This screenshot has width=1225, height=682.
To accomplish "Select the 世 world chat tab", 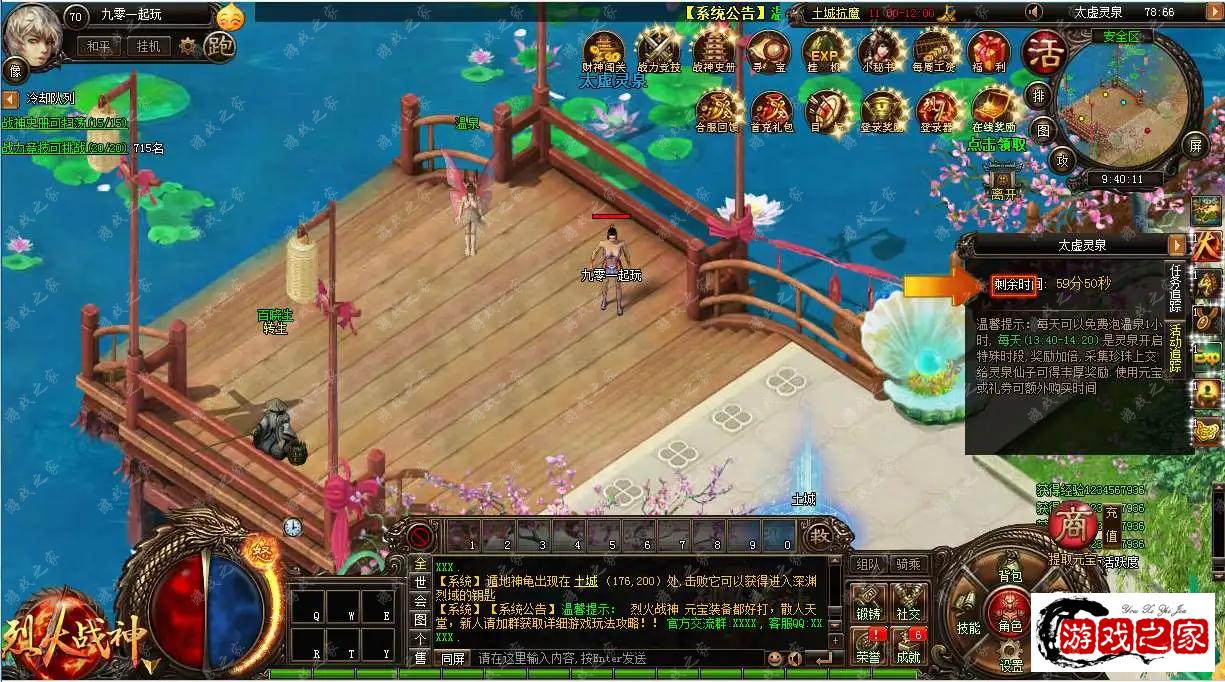I will [x=420, y=582].
